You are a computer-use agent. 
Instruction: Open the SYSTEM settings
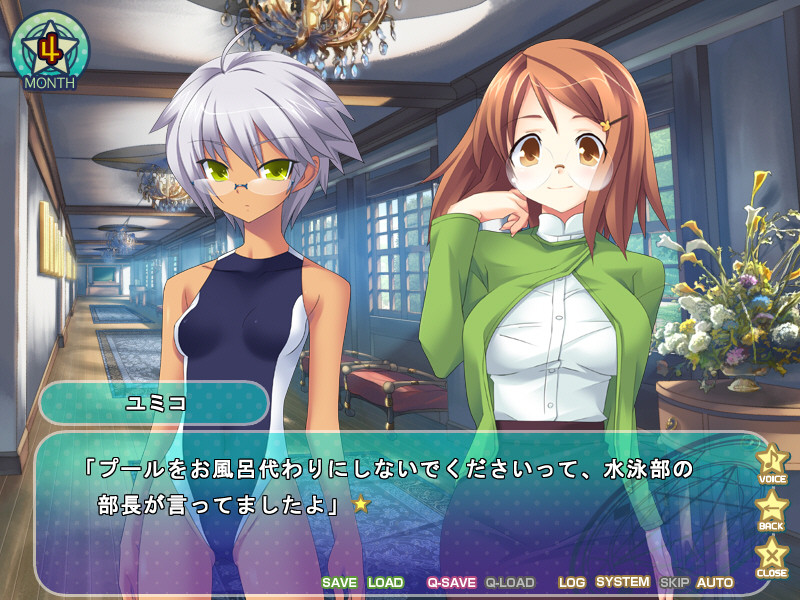point(622,582)
